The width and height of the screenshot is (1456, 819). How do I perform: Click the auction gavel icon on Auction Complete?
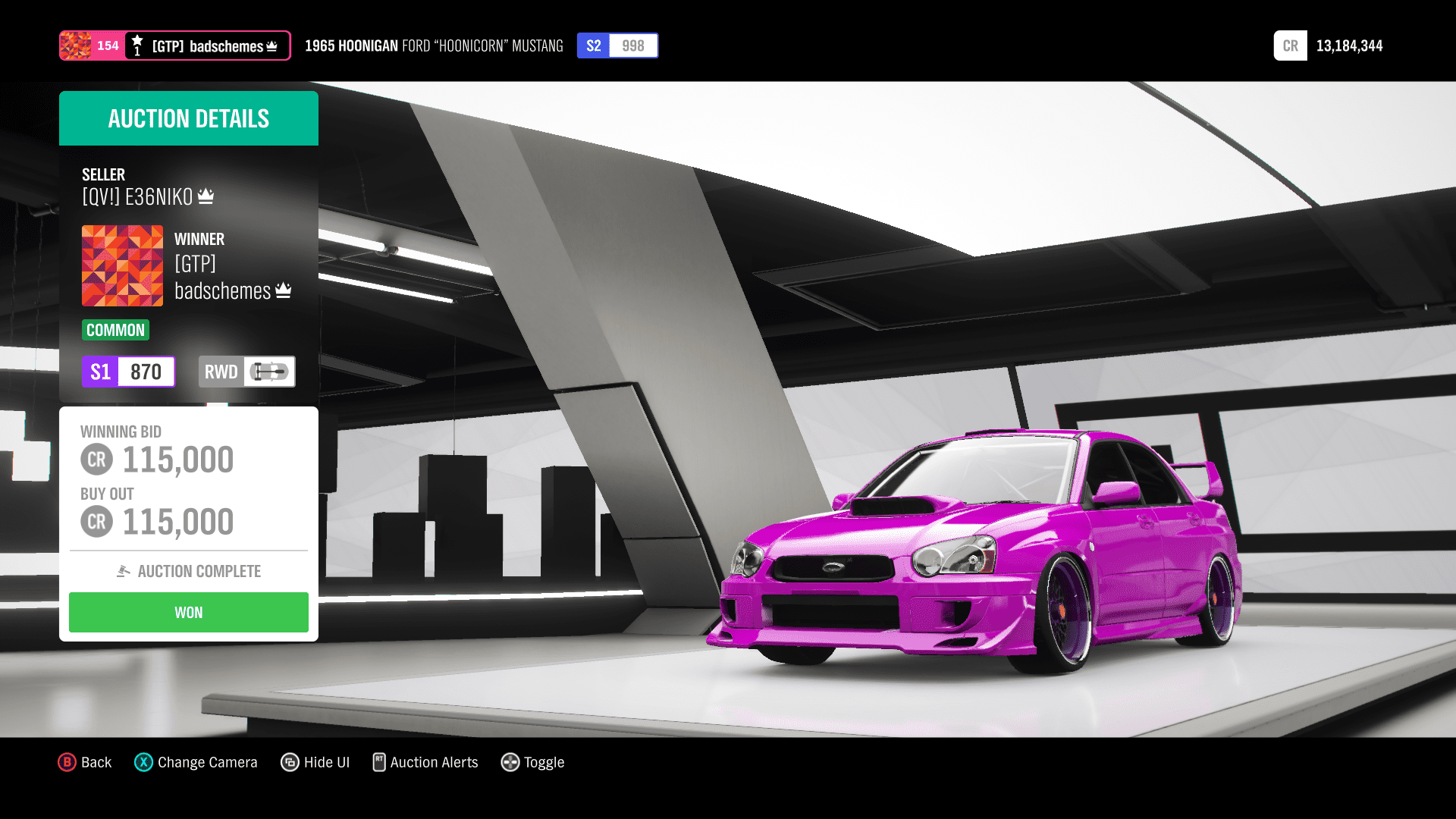(x=124, y=571)
